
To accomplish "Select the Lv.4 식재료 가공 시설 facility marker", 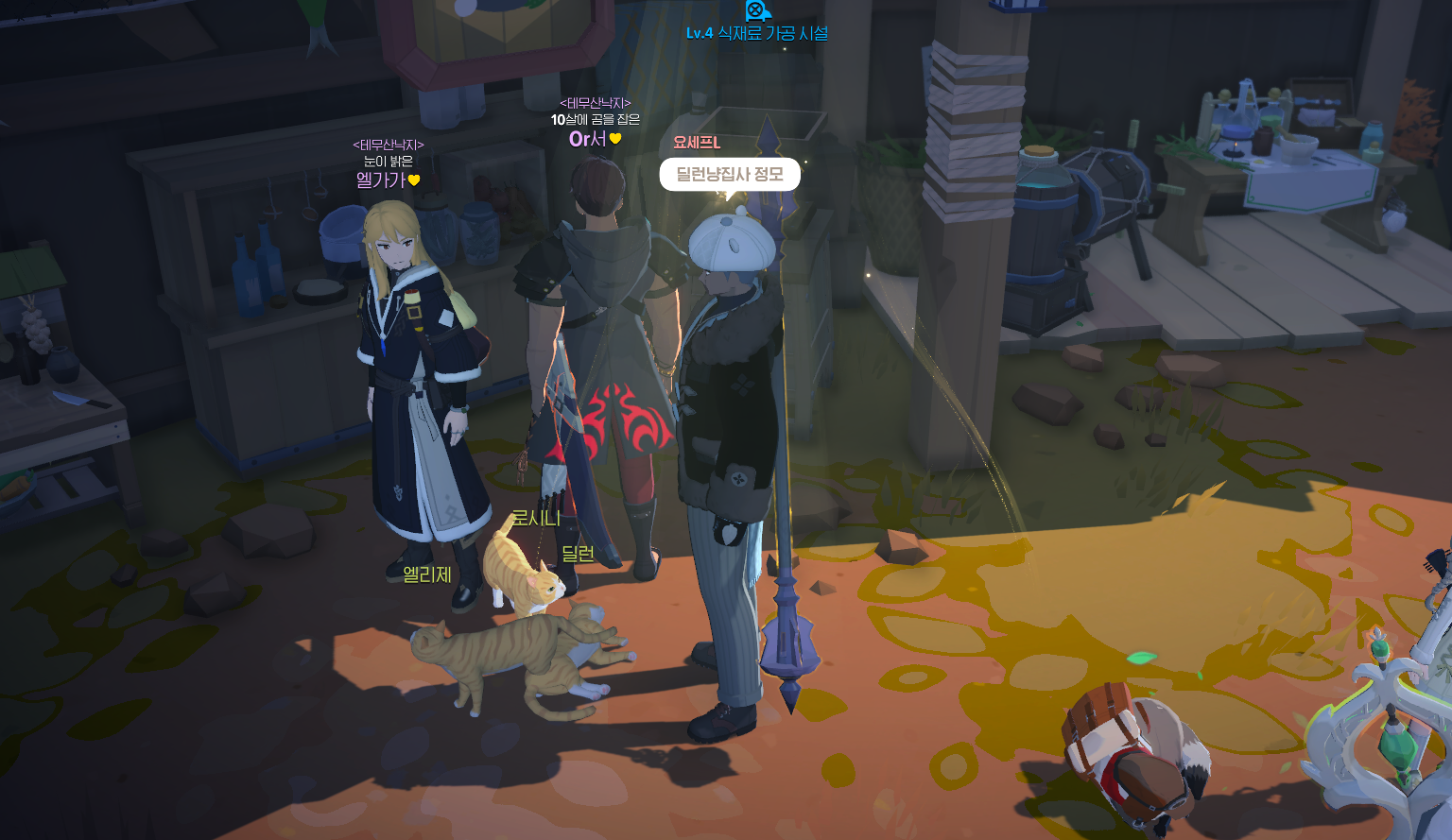I will [756, 32].
